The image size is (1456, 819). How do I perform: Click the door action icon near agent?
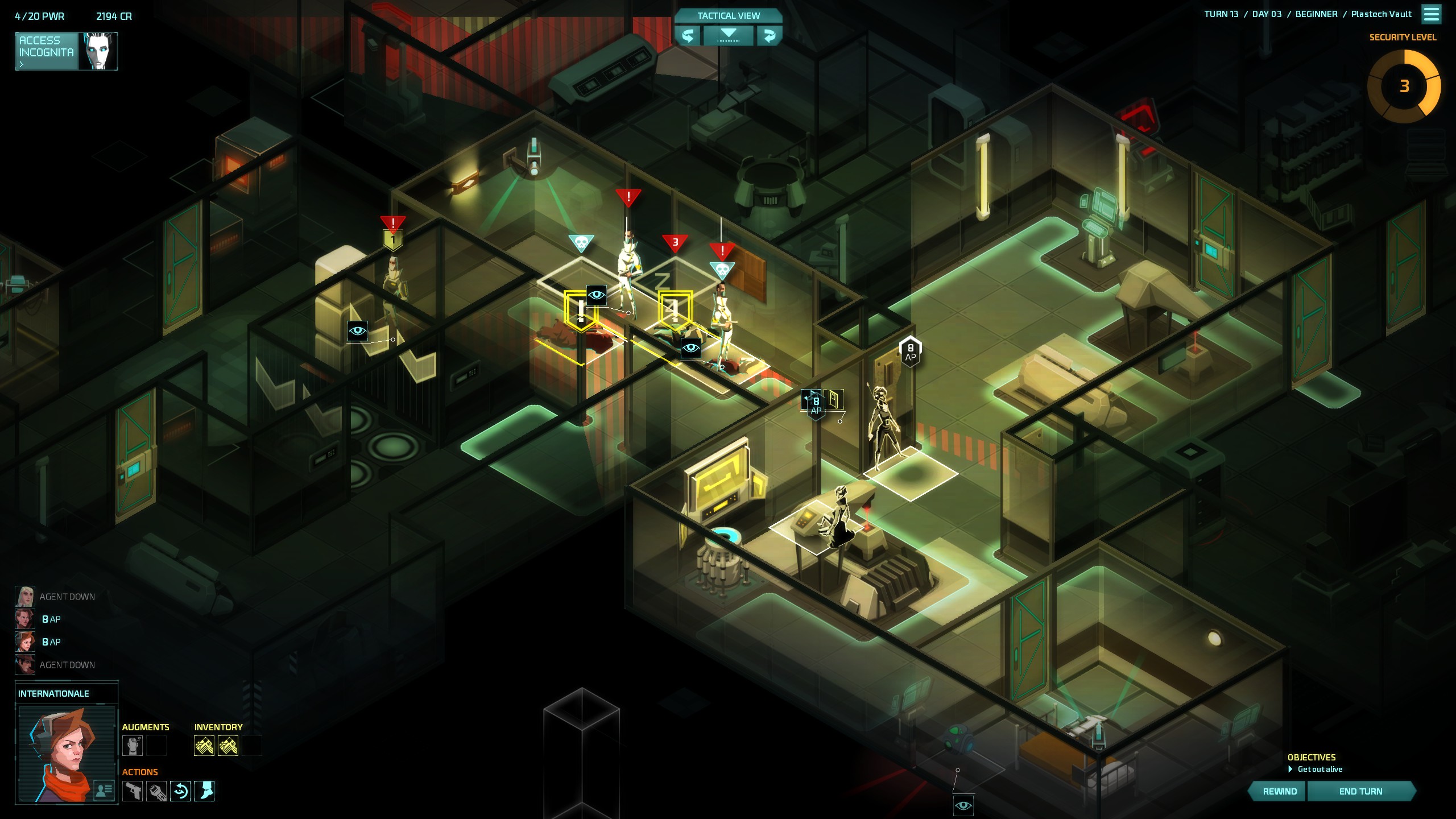(834, 399)
